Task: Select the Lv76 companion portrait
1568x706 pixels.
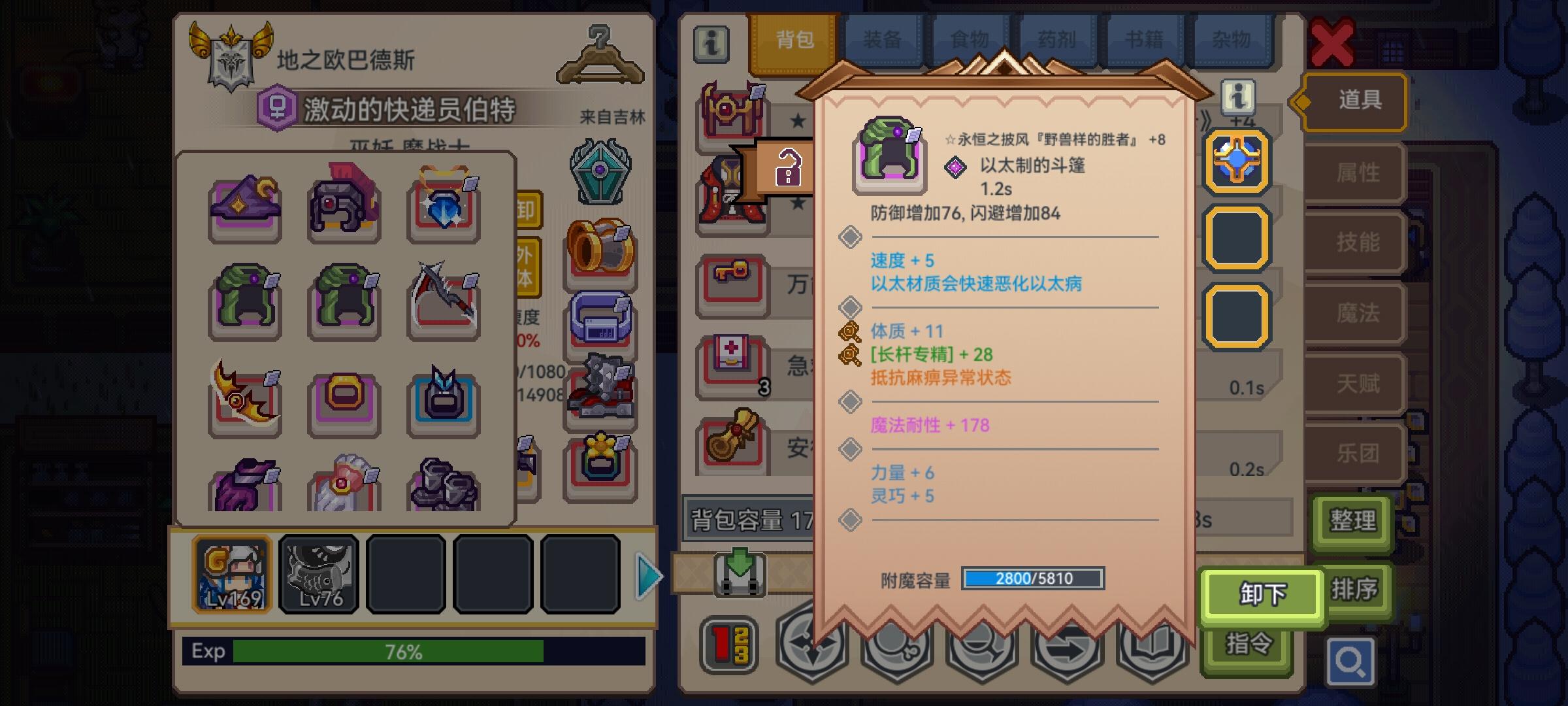Action: pyautogui.click(x=319, y=575)
